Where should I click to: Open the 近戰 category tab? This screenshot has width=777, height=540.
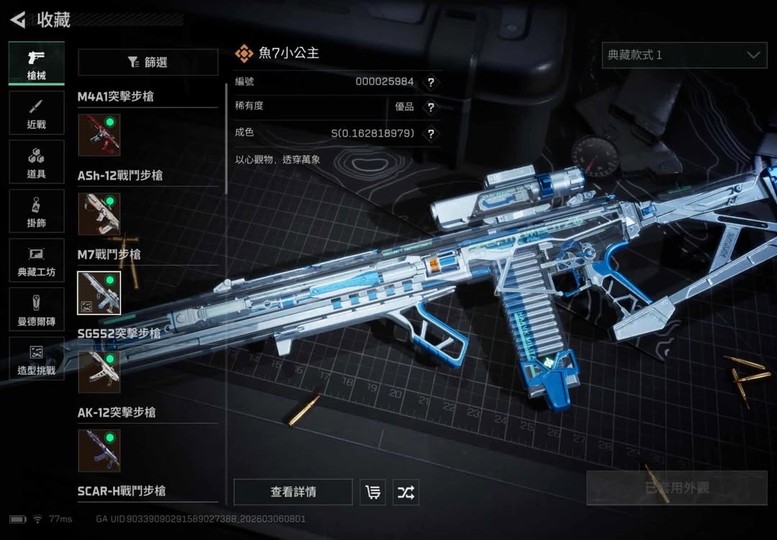[37, 113]
